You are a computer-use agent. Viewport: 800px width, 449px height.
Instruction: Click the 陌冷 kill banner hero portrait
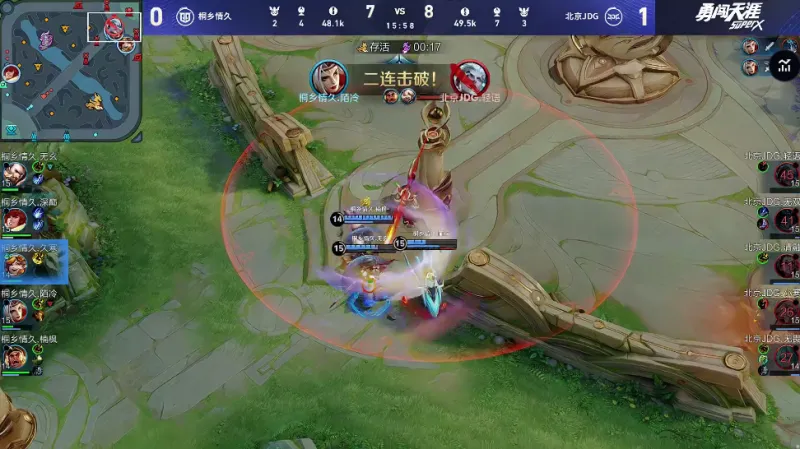(328, 77)
